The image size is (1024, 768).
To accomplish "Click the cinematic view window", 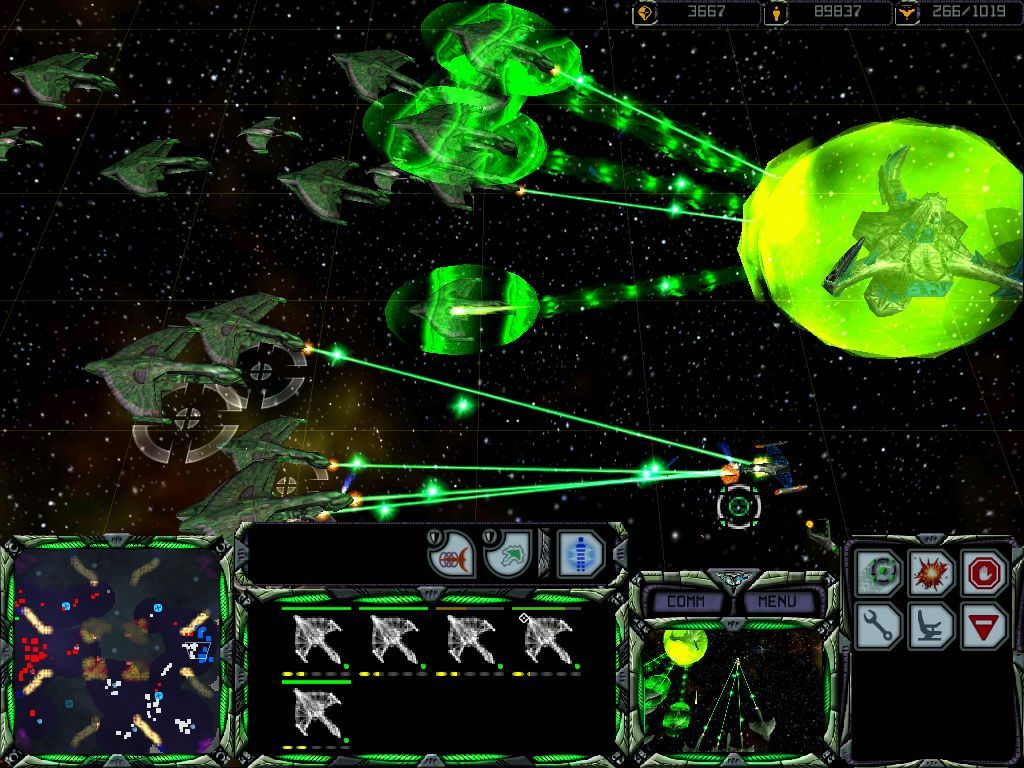I will pos(730,688).
